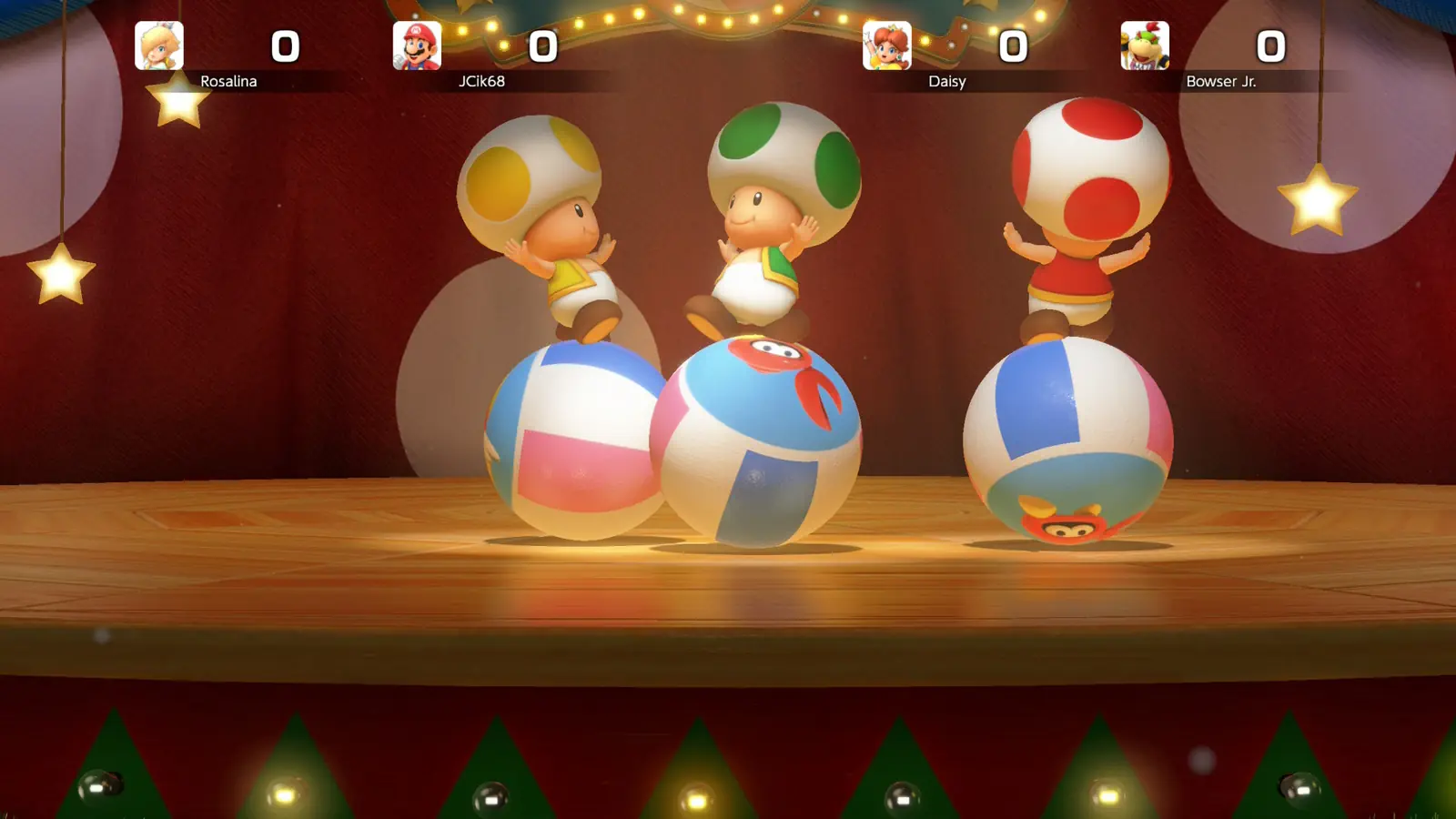
Task: Click the Mario portrait for JCik68
Action: [x=417, y=45]
